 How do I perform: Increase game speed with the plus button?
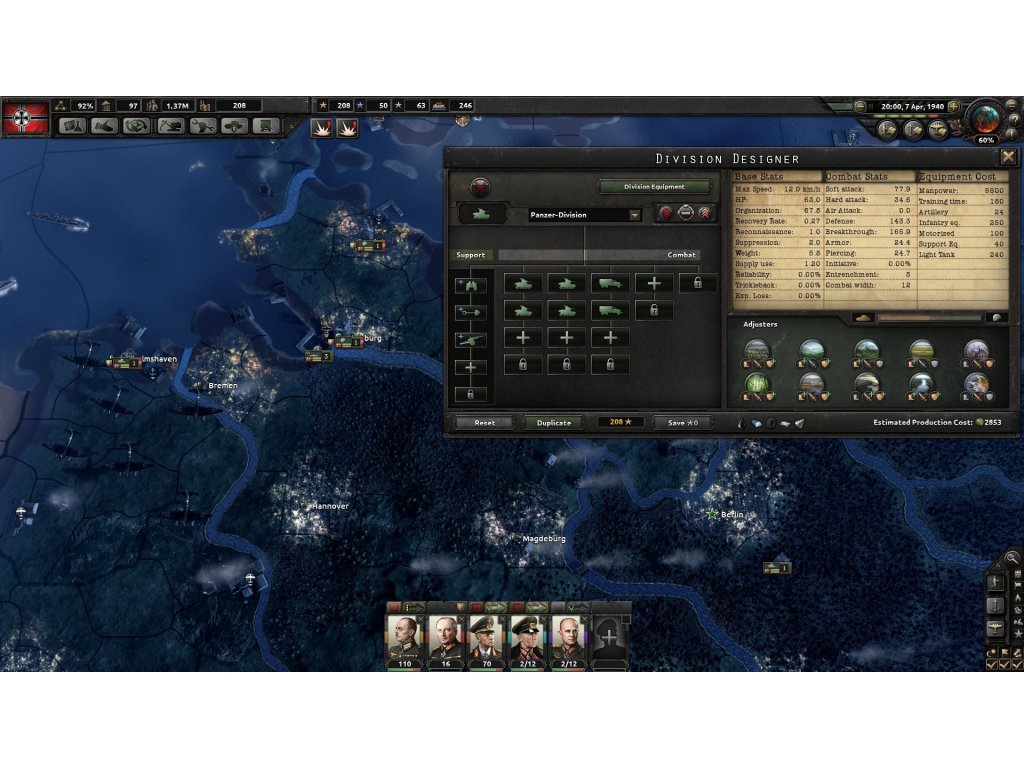pos(953,105)
